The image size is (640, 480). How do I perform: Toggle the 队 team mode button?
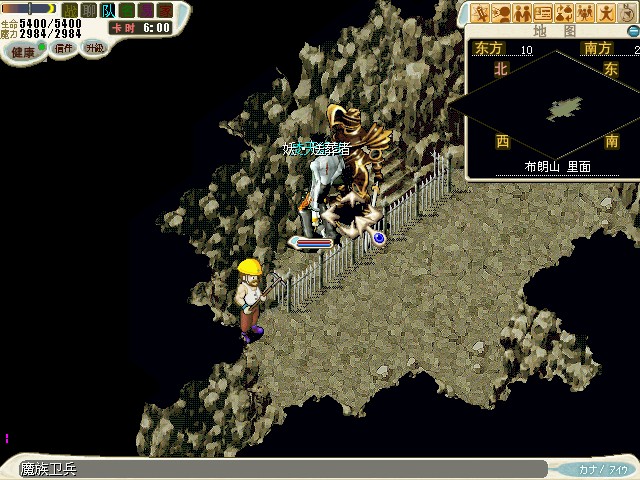point(108,10)
